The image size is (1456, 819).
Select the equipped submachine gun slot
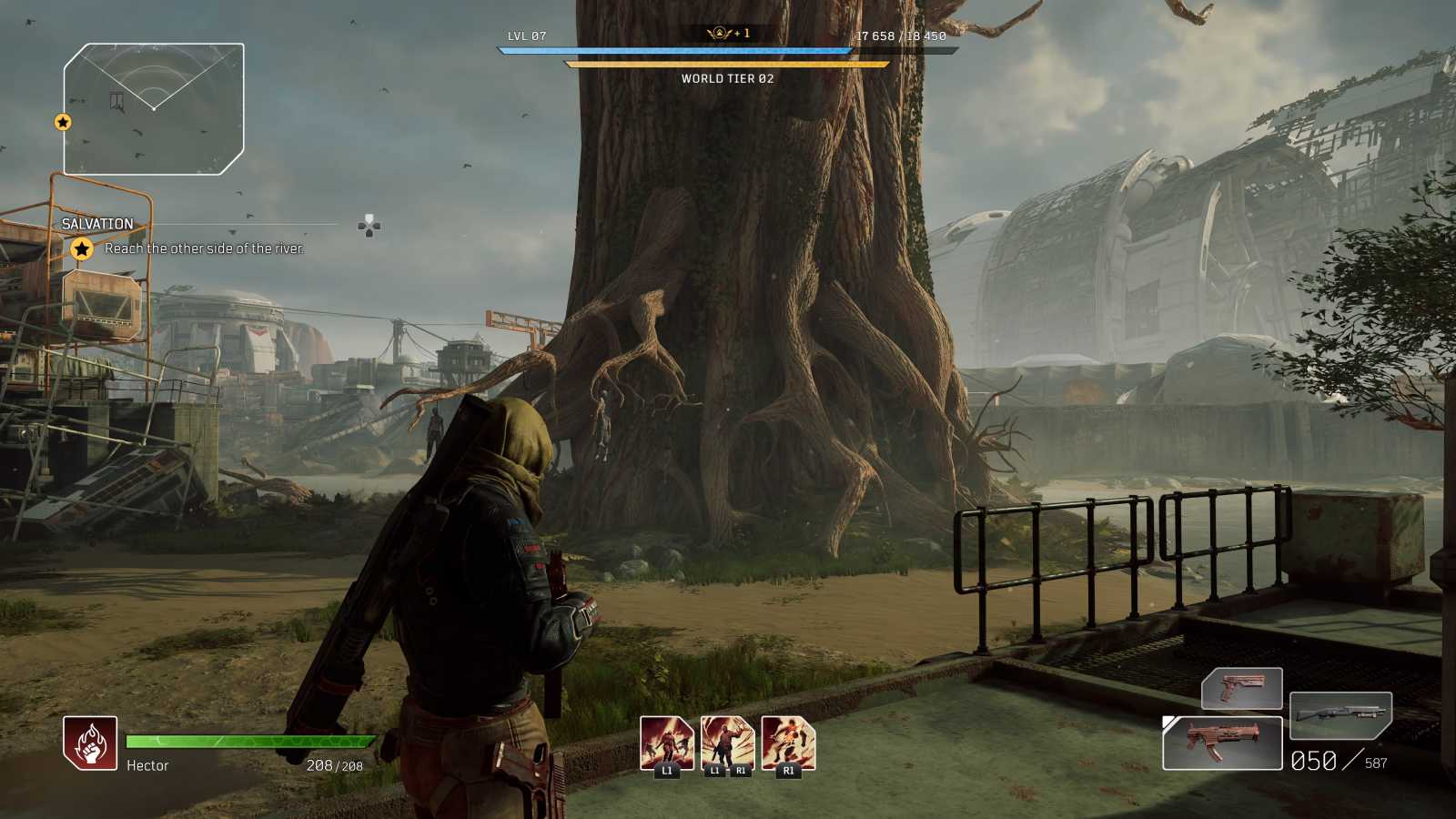pyautogui.click(x=1222, y=743)
